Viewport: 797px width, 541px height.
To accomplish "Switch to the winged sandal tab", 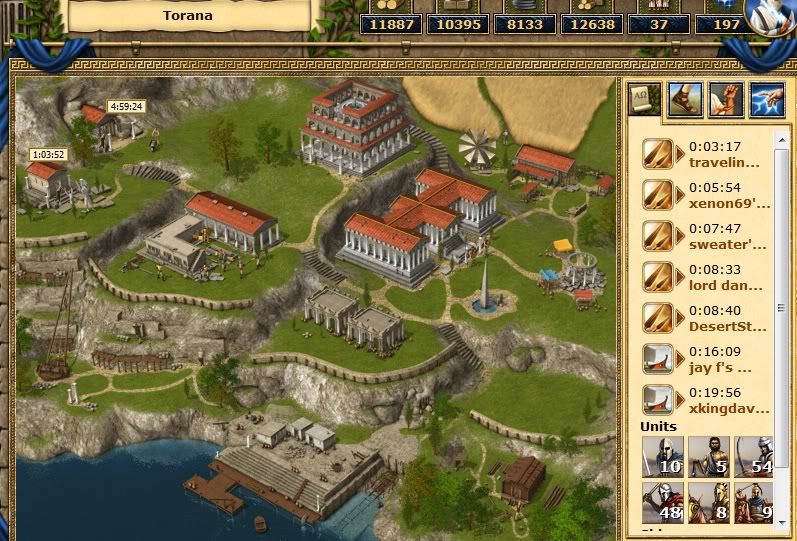I will coord(685,99).
